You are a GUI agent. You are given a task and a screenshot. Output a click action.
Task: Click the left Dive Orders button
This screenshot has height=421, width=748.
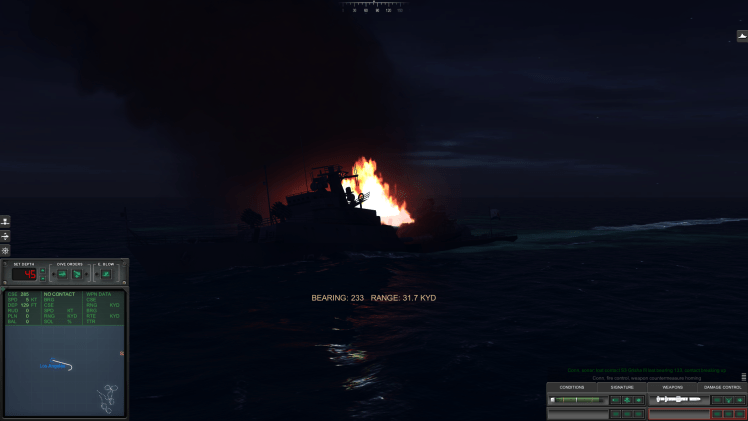[61, 274]
